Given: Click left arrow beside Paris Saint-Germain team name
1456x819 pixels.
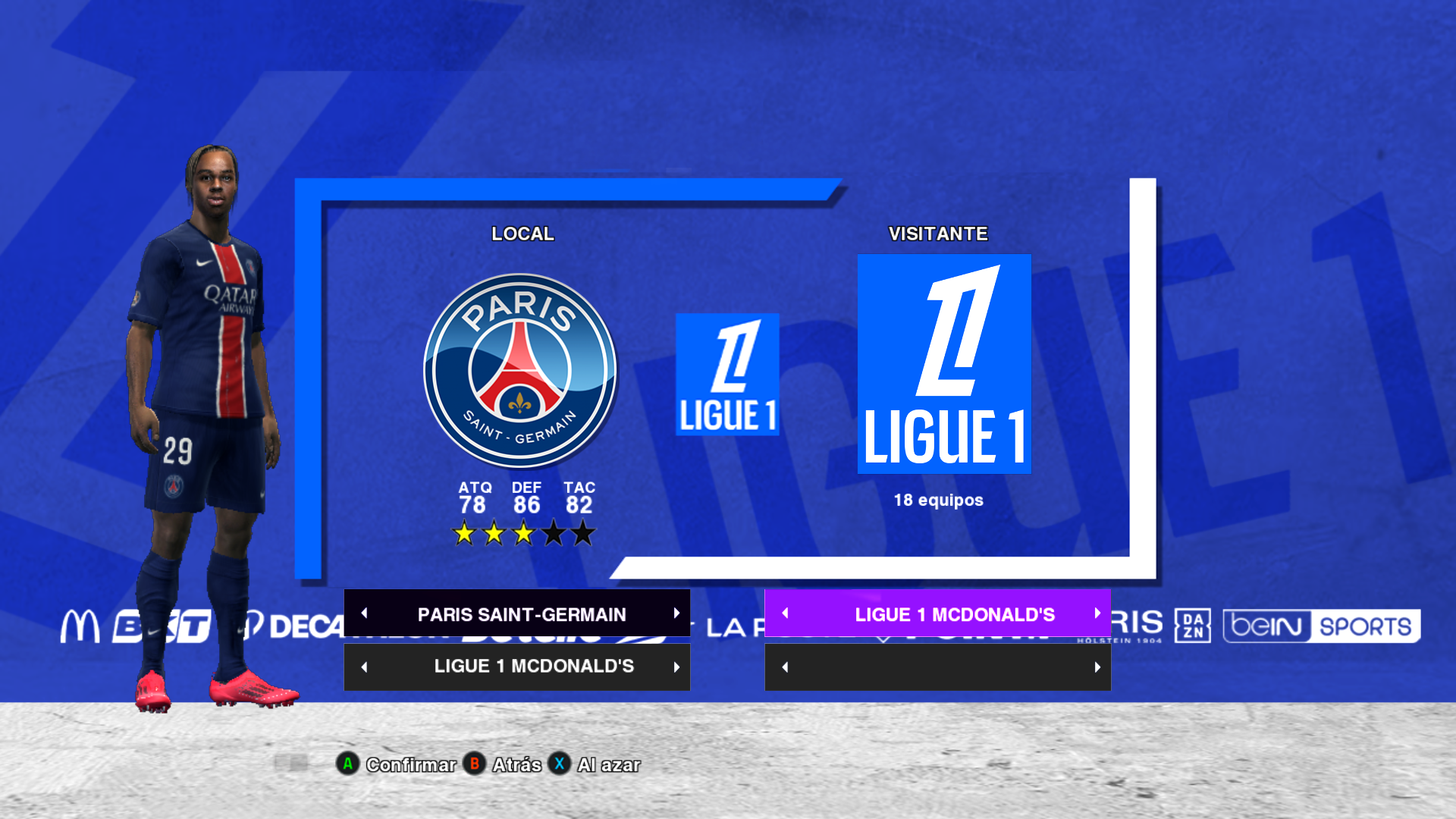Looking at the screenshot, I should [364, 613].
